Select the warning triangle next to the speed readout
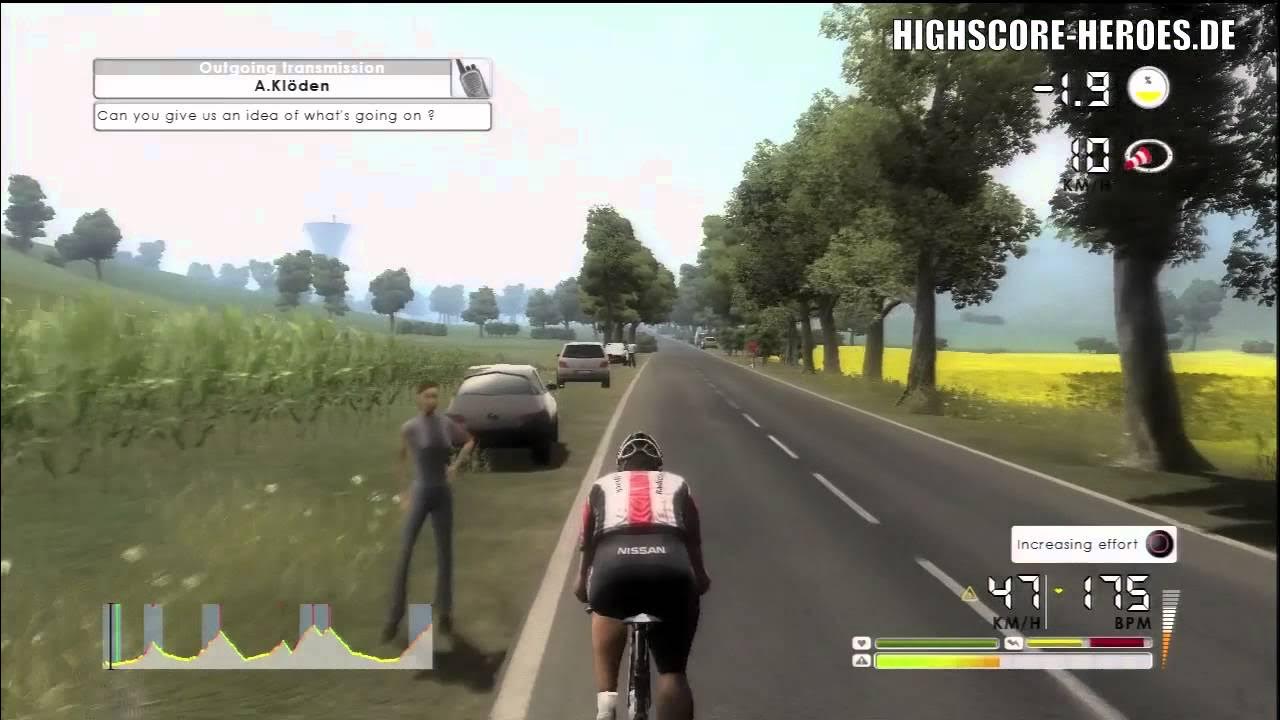 coord(966,592)
